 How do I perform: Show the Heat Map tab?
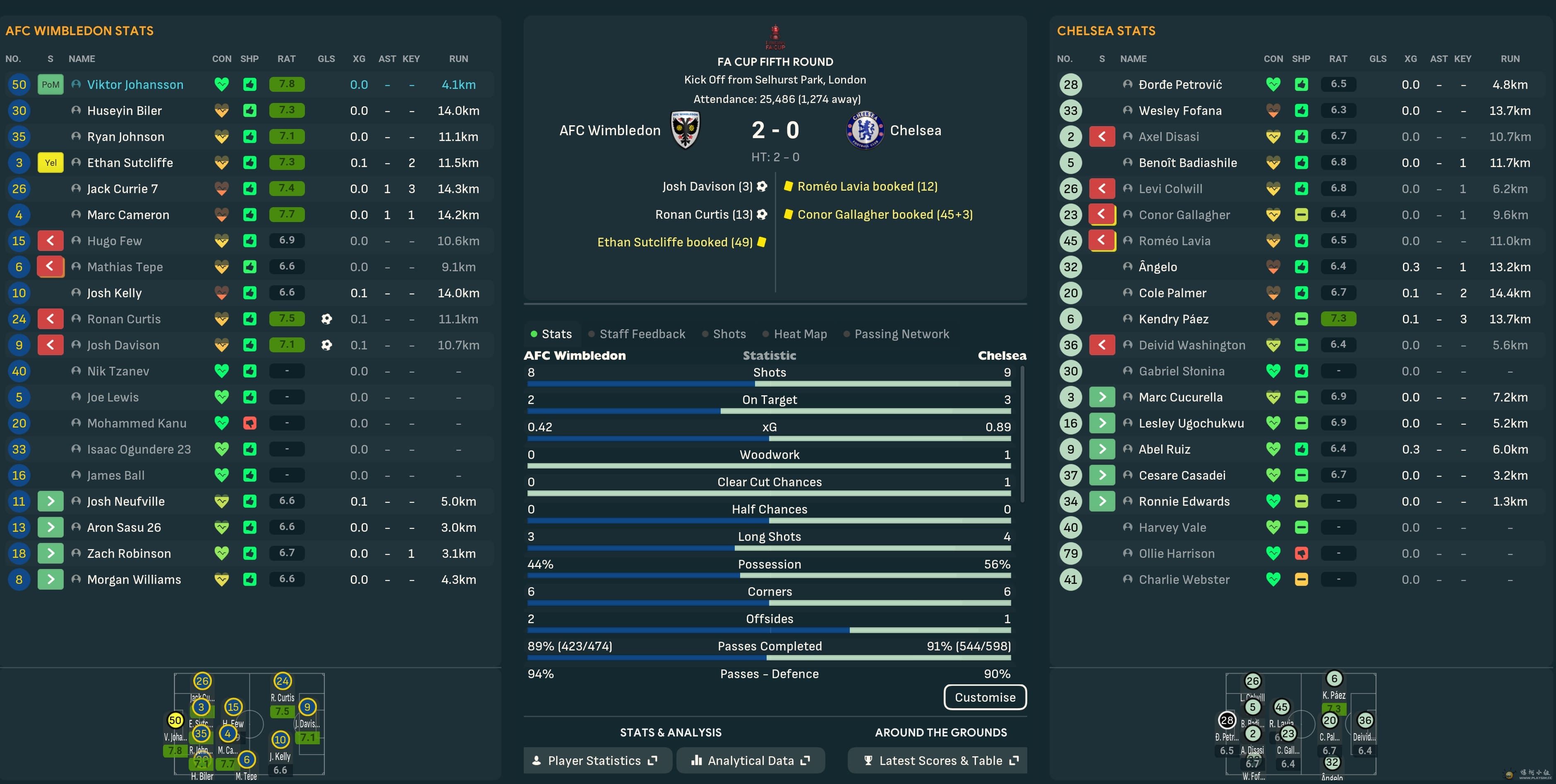pos(800,334)
